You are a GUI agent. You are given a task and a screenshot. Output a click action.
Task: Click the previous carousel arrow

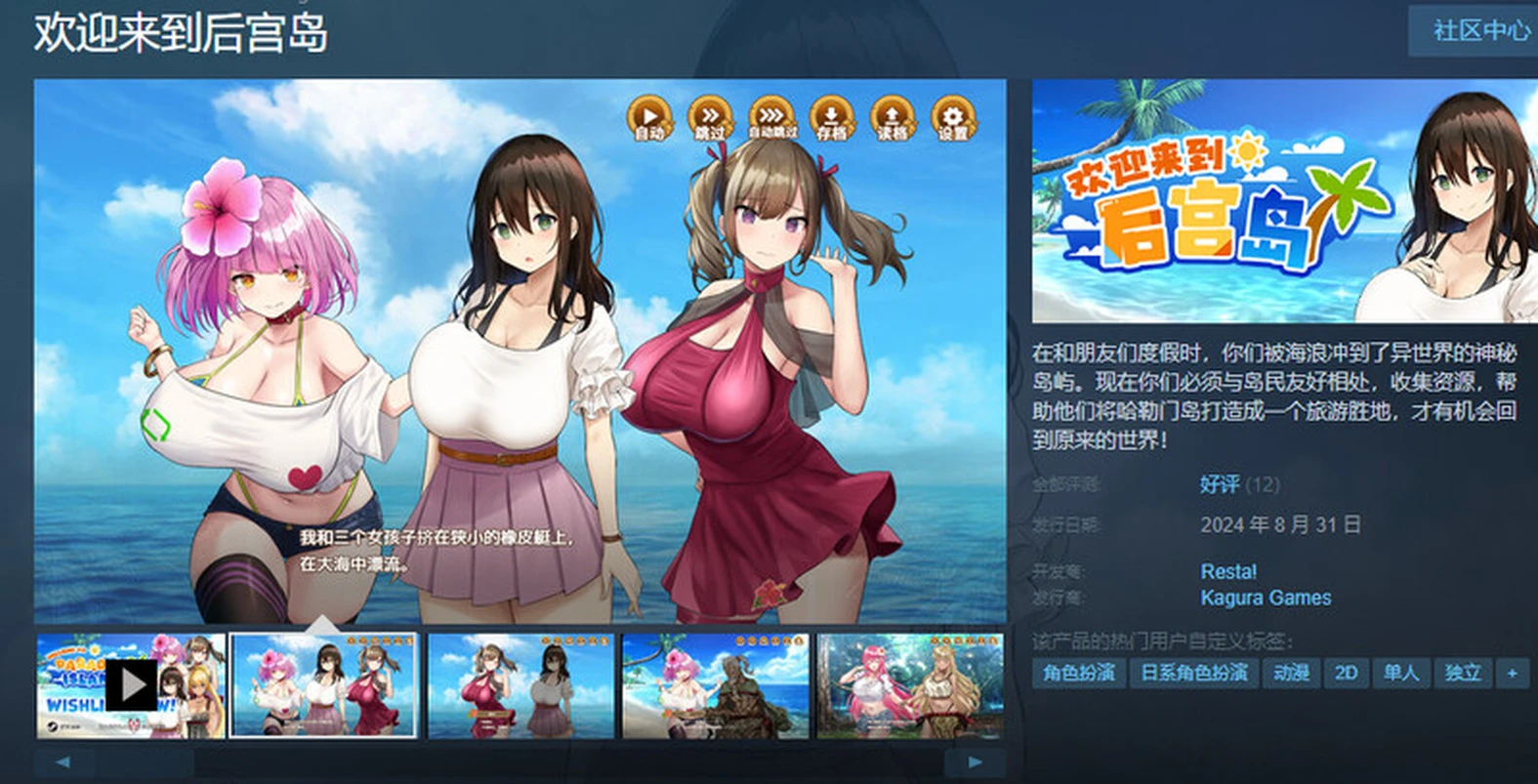pyautogui.click(x=63, y=764)
